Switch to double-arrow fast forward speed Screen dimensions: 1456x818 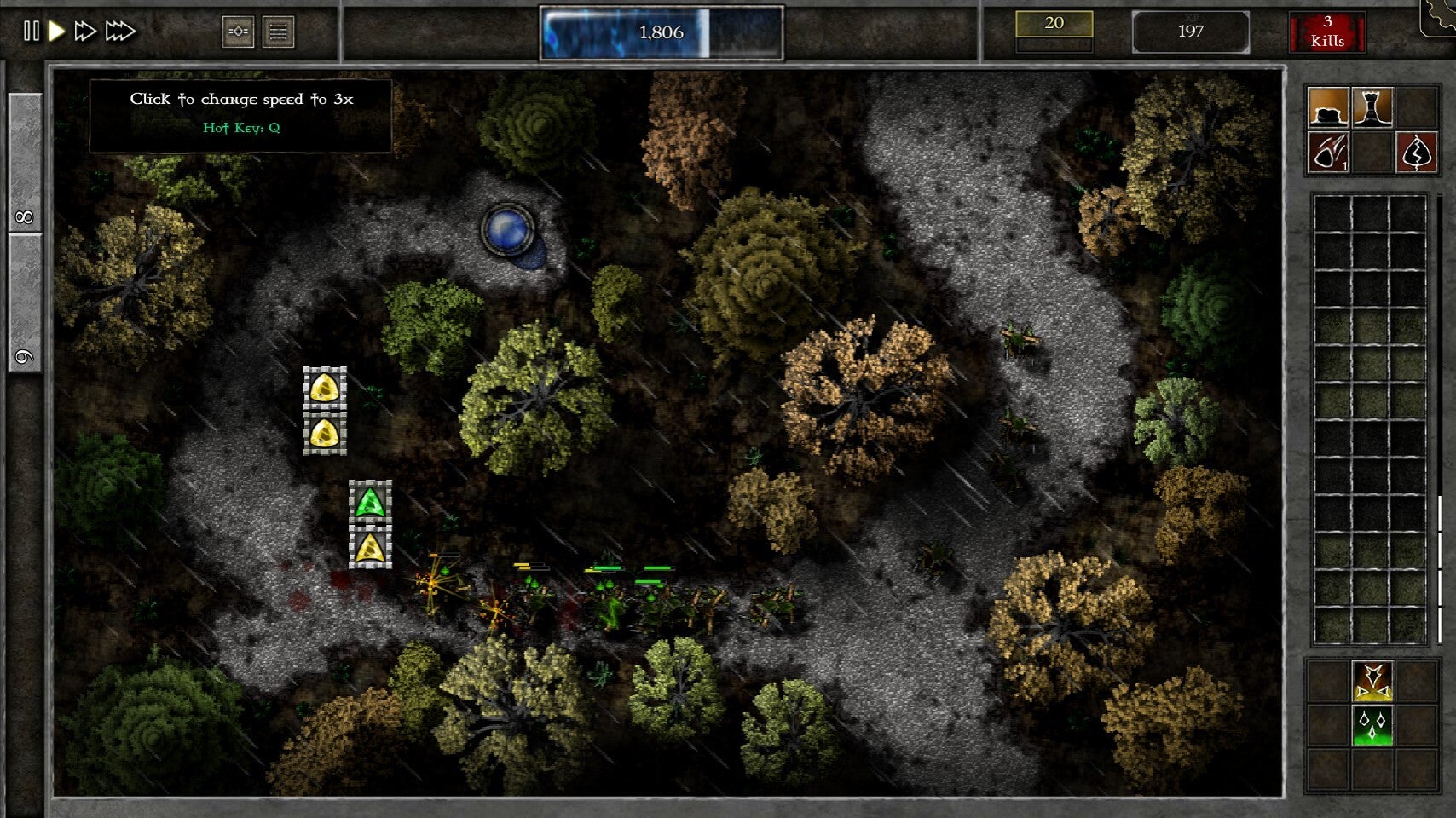pyautogui.click(x=84, y=32)
